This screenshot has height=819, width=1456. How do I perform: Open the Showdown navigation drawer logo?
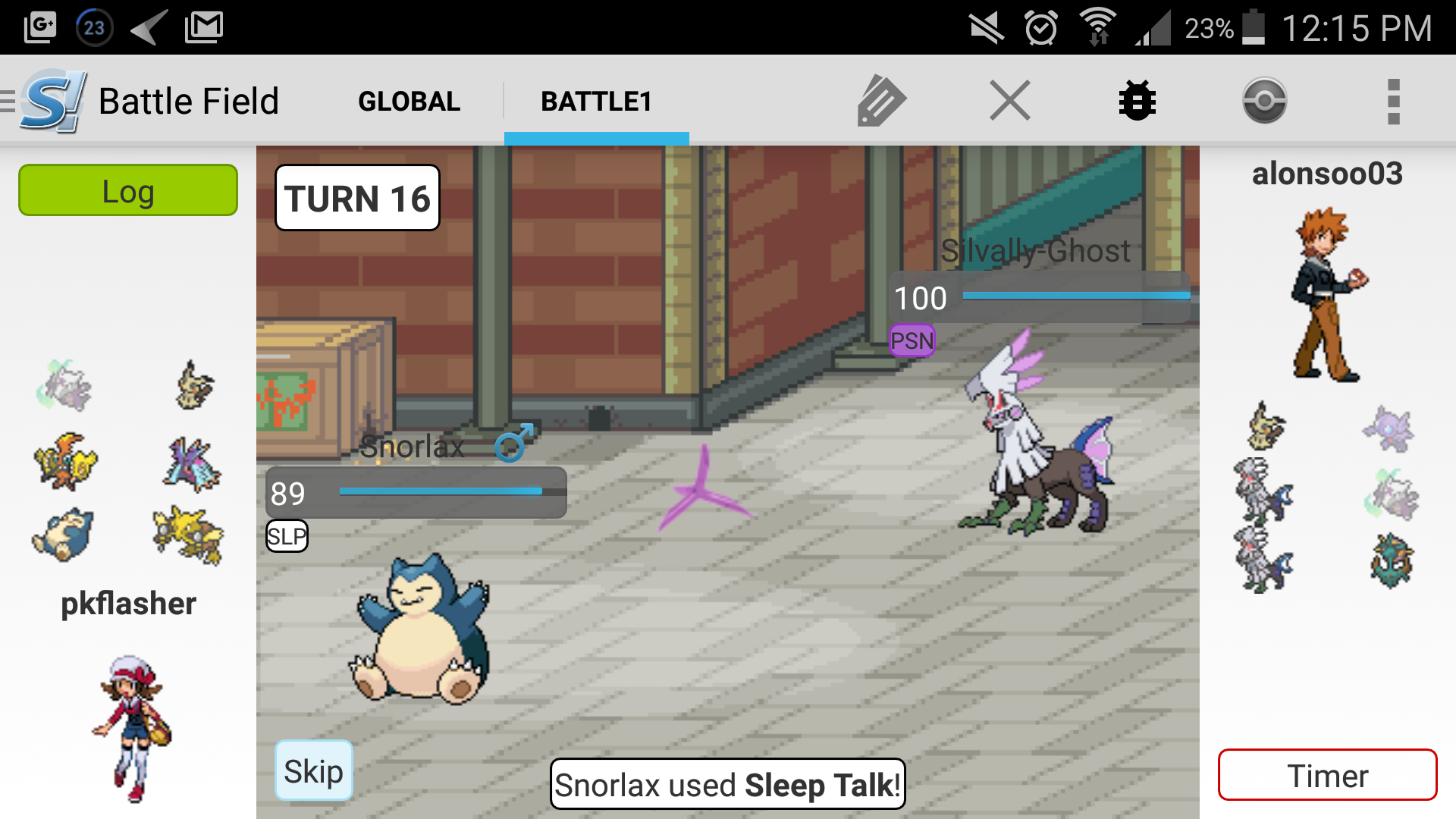point(47,101)
